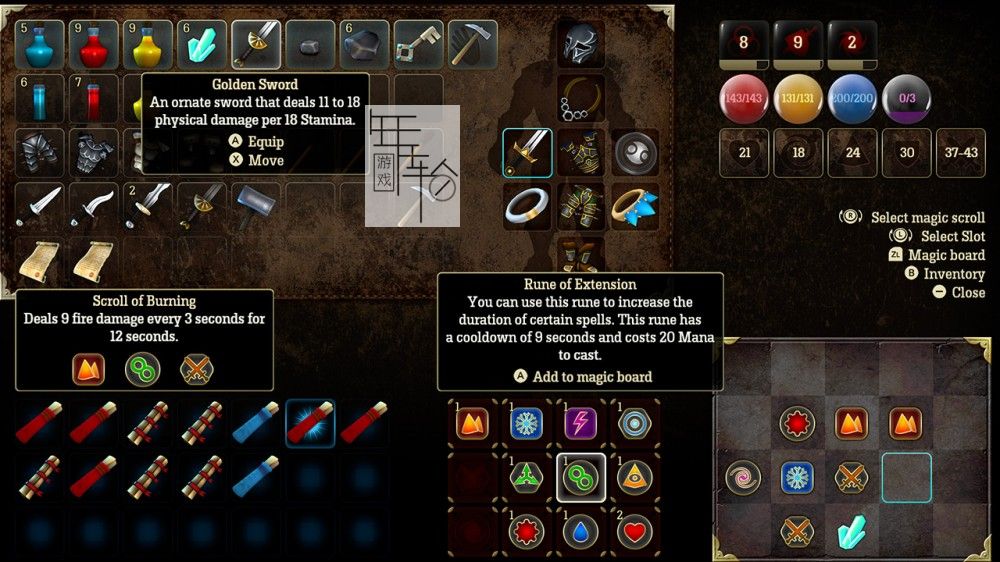Choose the pickaxe inventory slot

tap(472, 45)
